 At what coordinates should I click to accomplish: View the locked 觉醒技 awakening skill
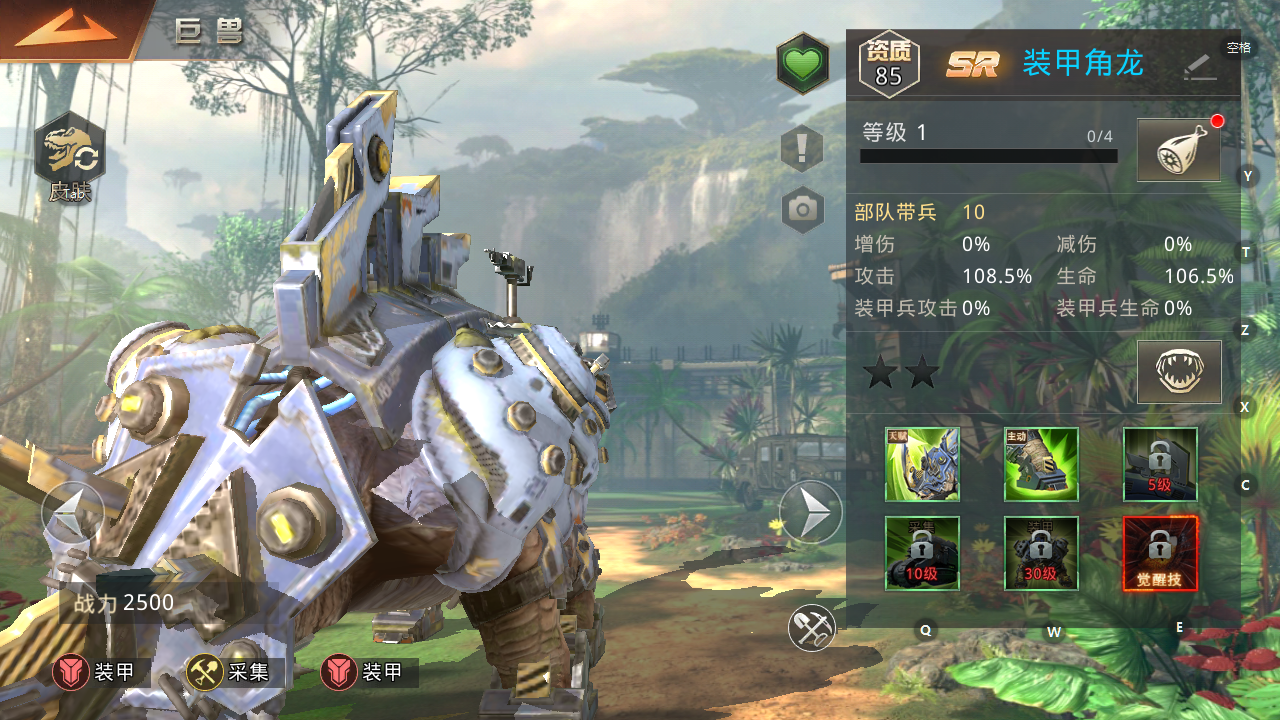point(1160,553)
